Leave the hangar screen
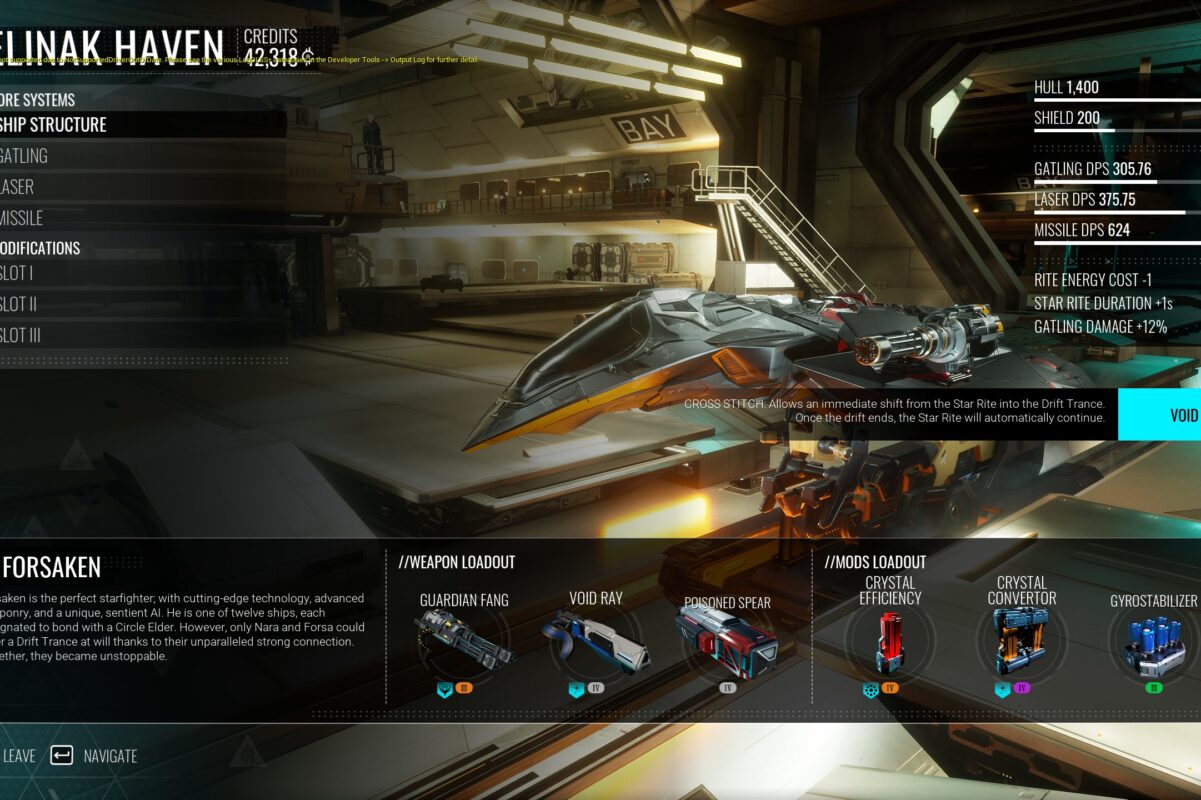 tap(18, 756)
